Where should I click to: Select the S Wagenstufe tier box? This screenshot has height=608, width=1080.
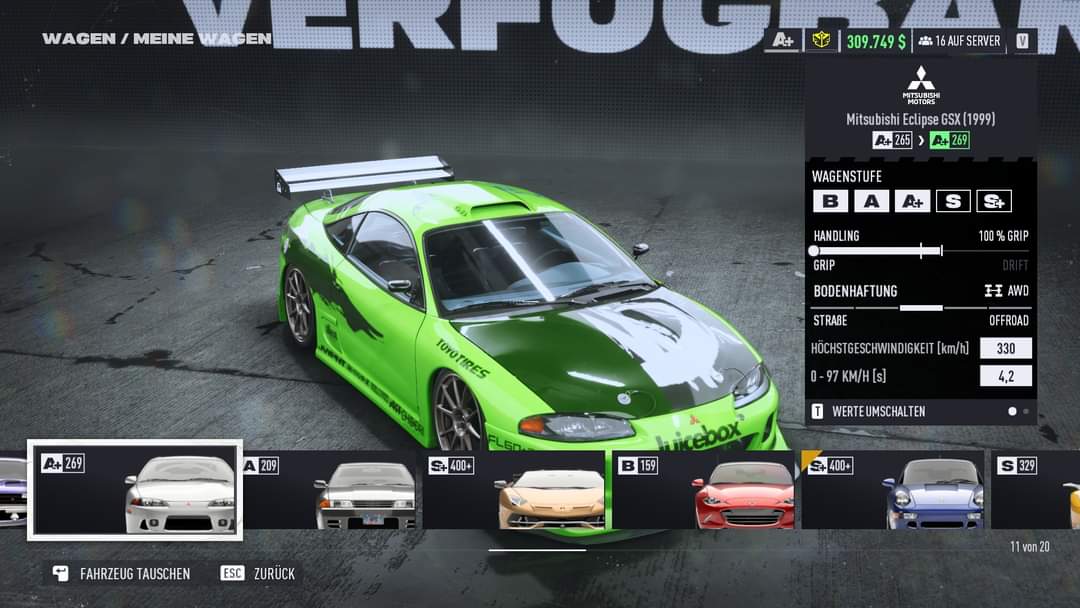(953, 201)
